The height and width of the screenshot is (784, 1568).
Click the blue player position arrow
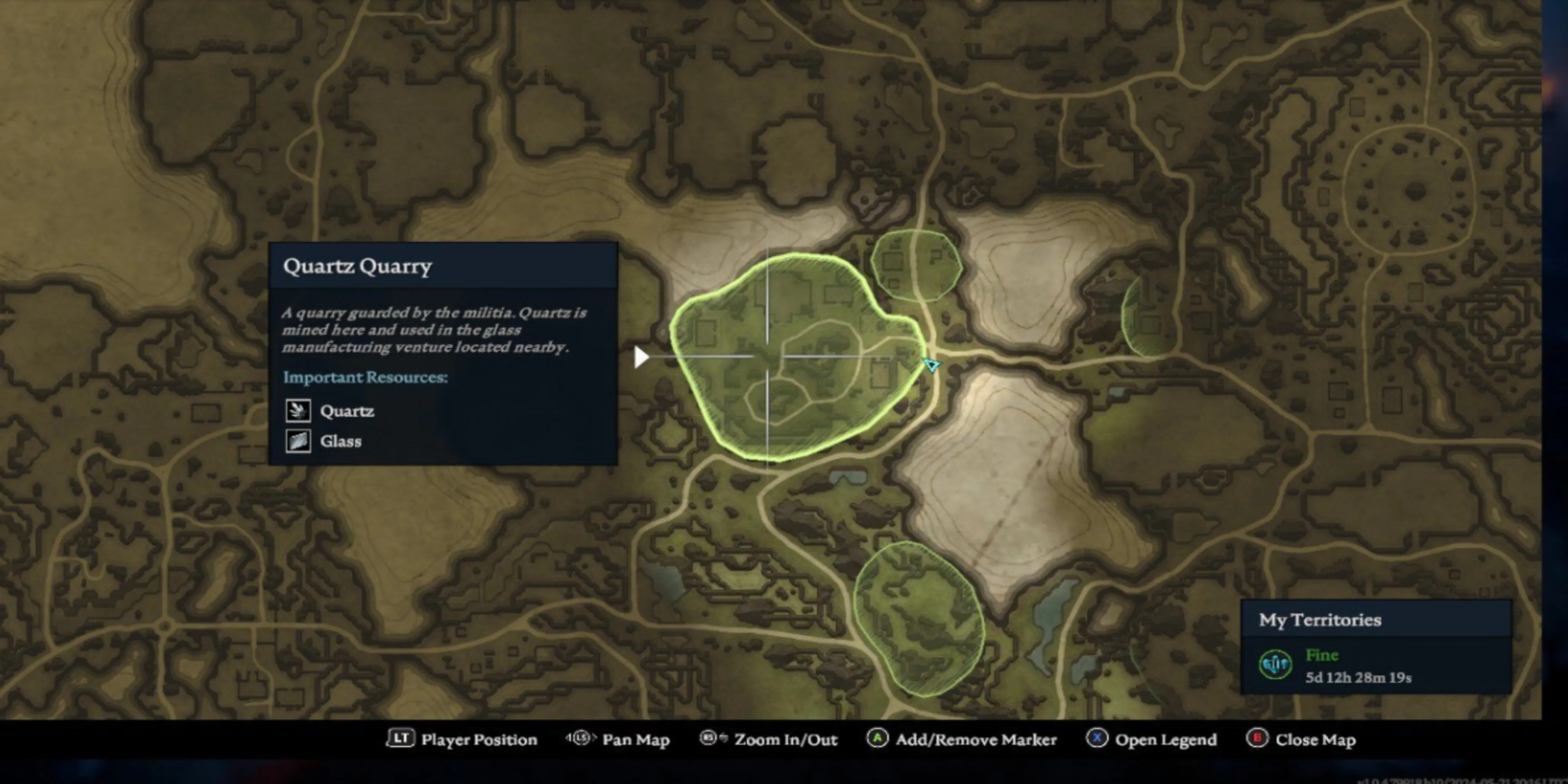(x=931, y=365)
